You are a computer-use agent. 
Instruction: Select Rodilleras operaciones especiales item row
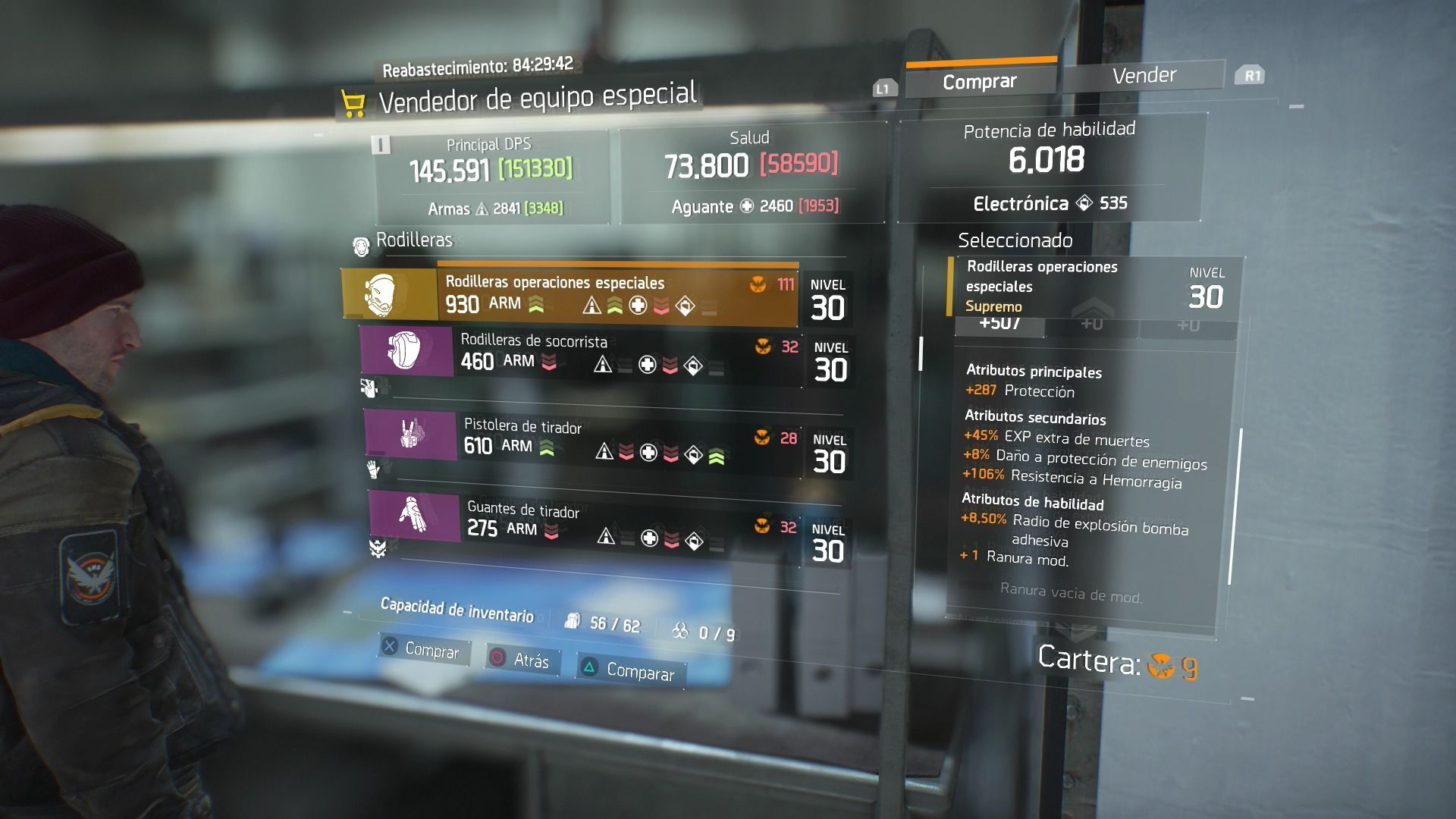pyautogui.click(x=570, y=294)
